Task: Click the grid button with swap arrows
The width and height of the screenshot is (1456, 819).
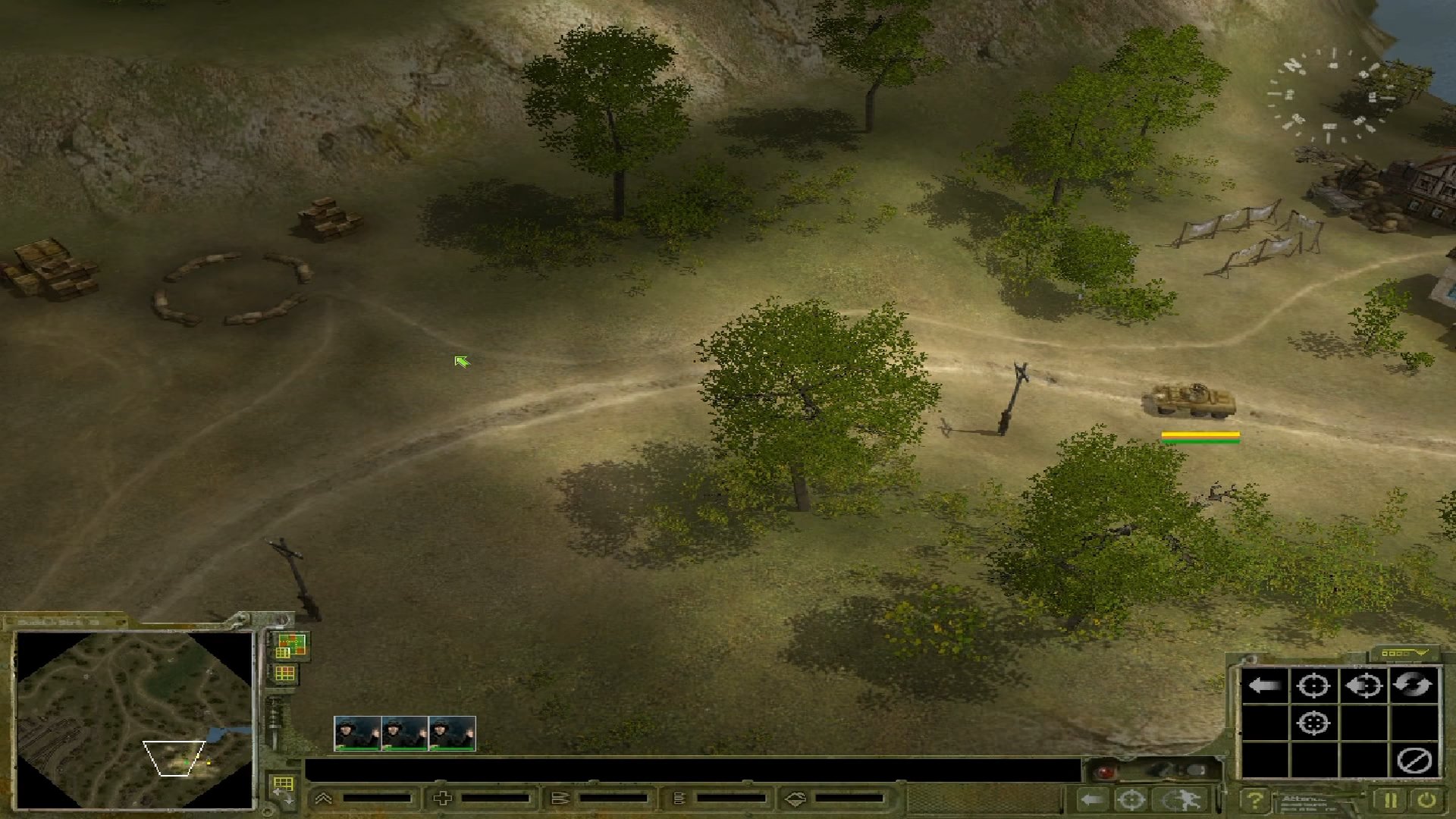Action: pyautogui.click(x=284, y=787)
